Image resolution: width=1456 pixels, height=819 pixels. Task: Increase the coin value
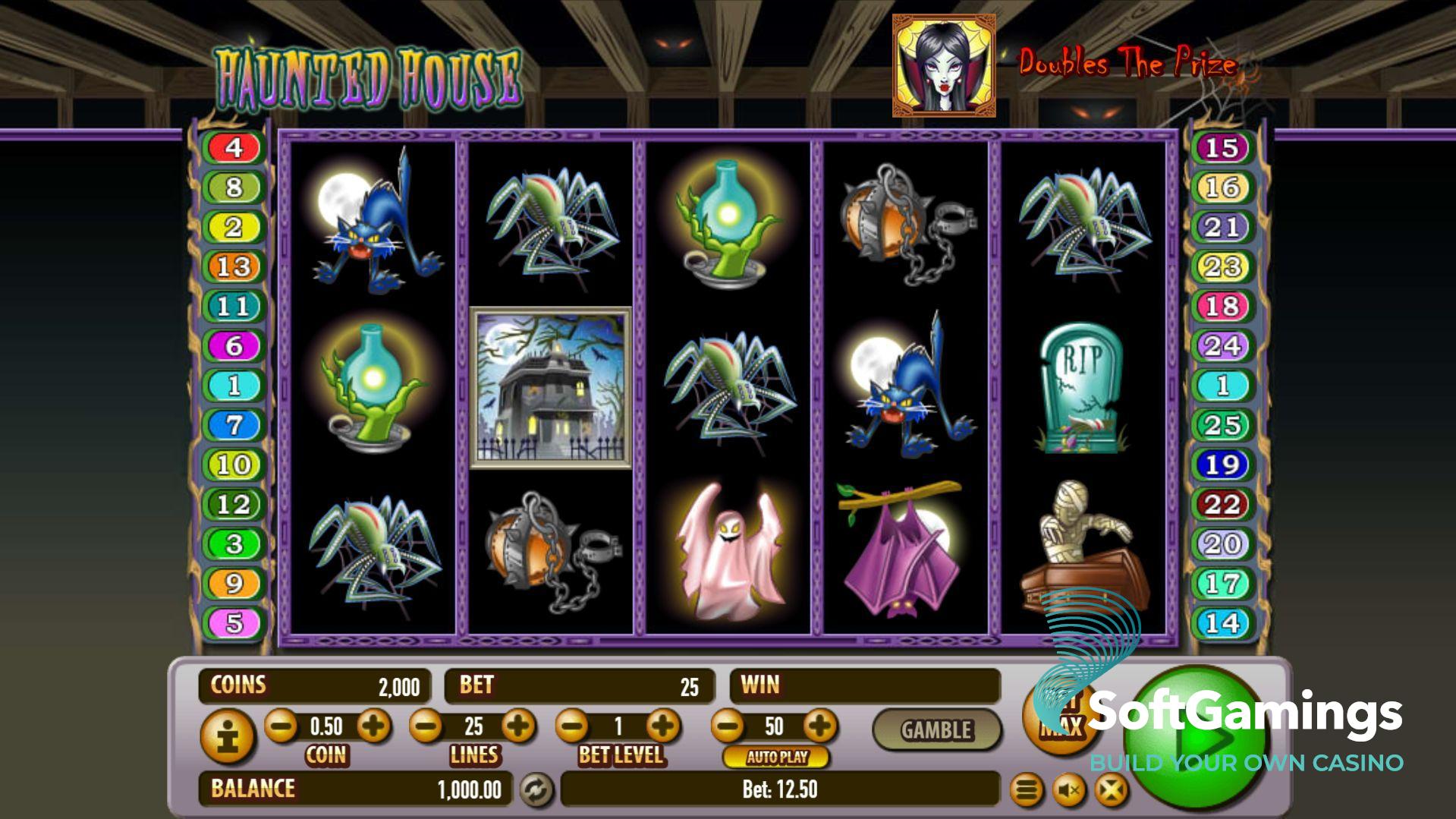click(x=373, y=726)
